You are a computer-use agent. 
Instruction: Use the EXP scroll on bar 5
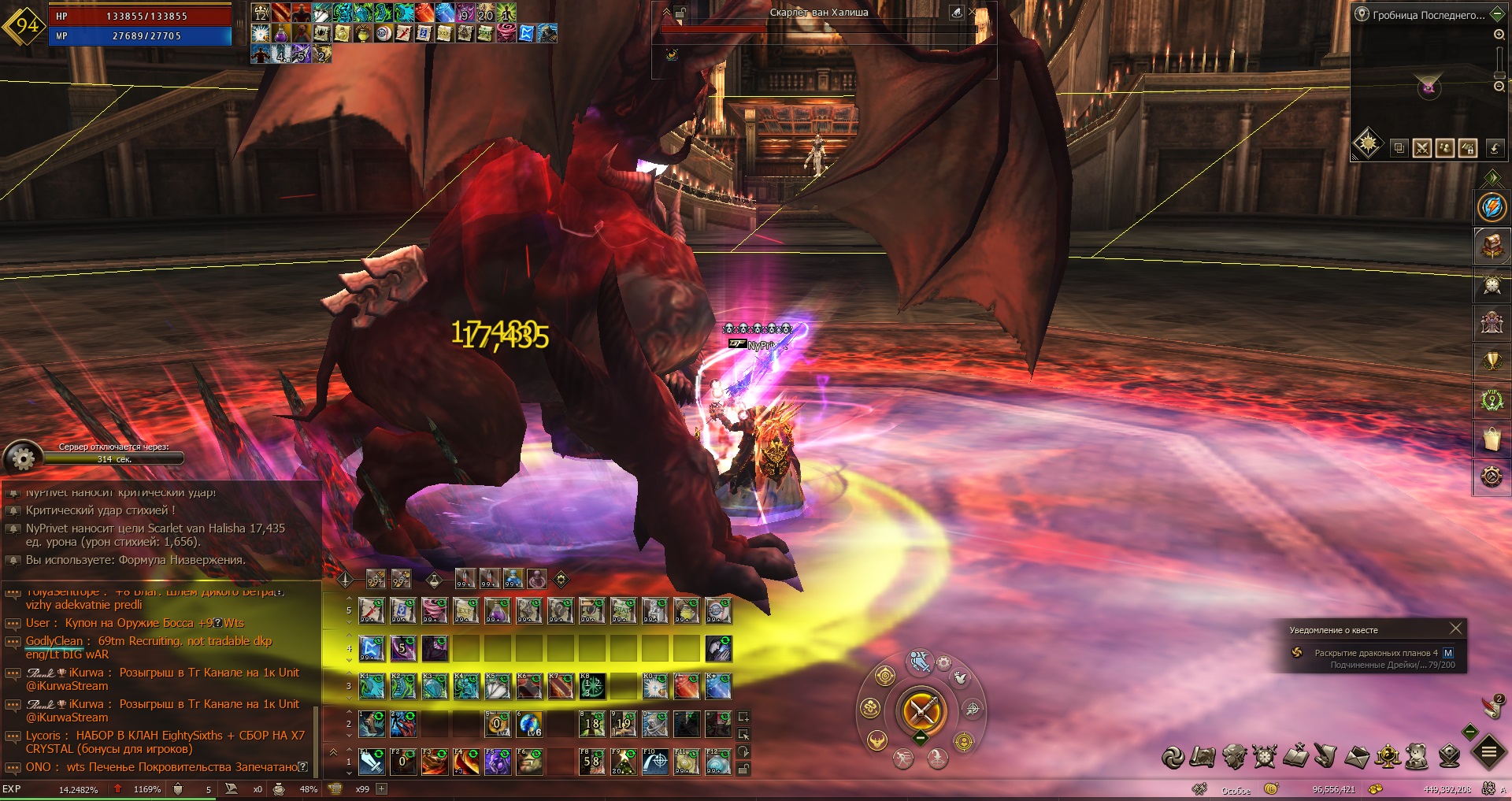pos(466,610)
